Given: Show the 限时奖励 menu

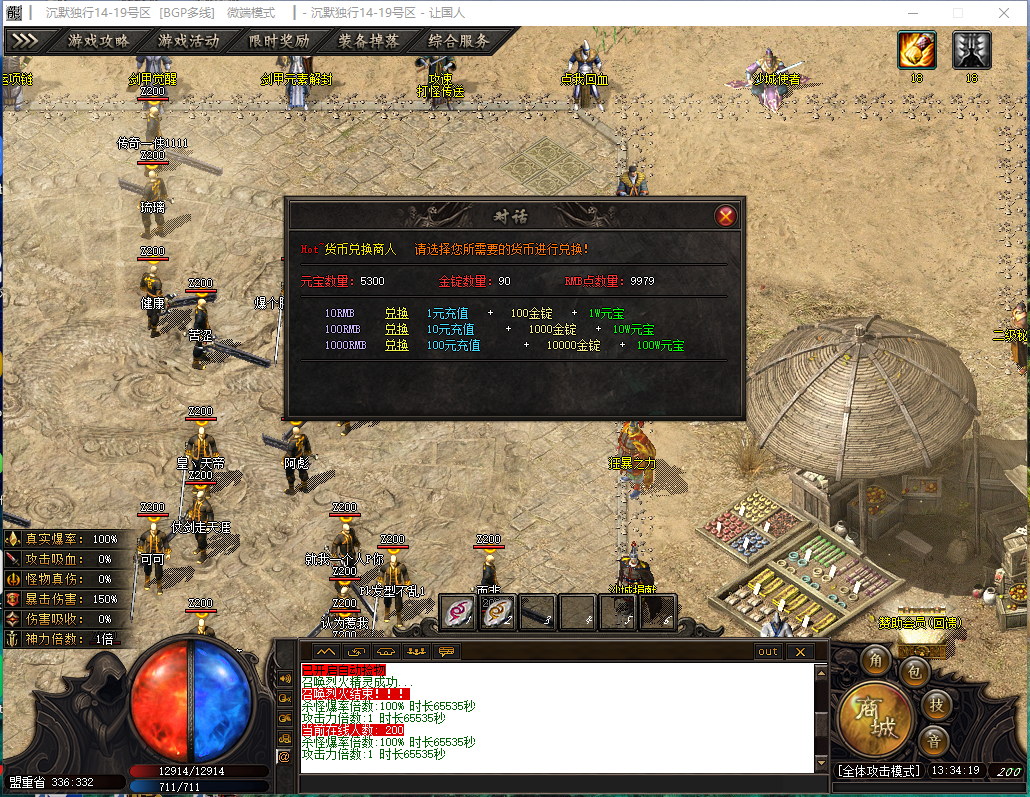Looking at the screenshot, I should click(278, 41).
